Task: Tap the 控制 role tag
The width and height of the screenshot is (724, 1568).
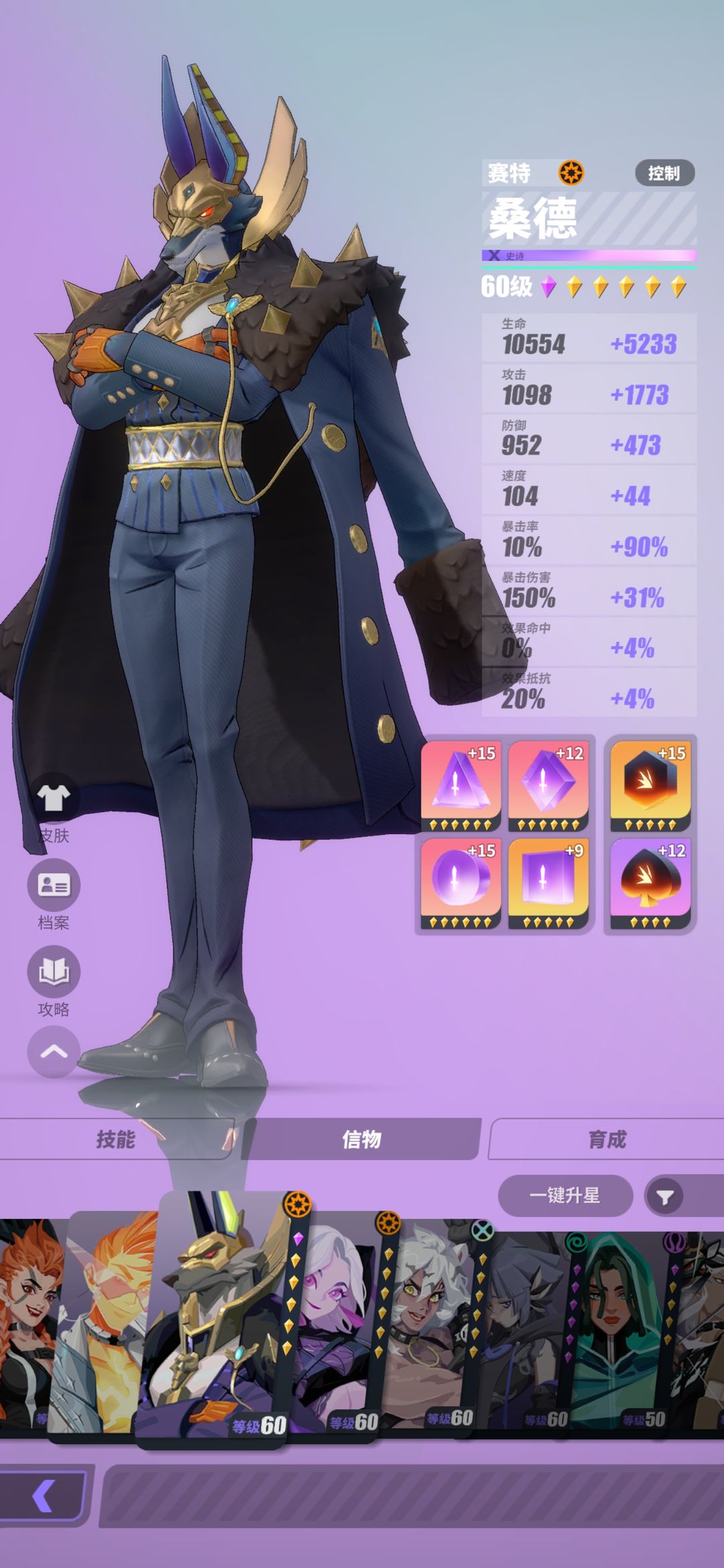Action: tap(664, 174)
